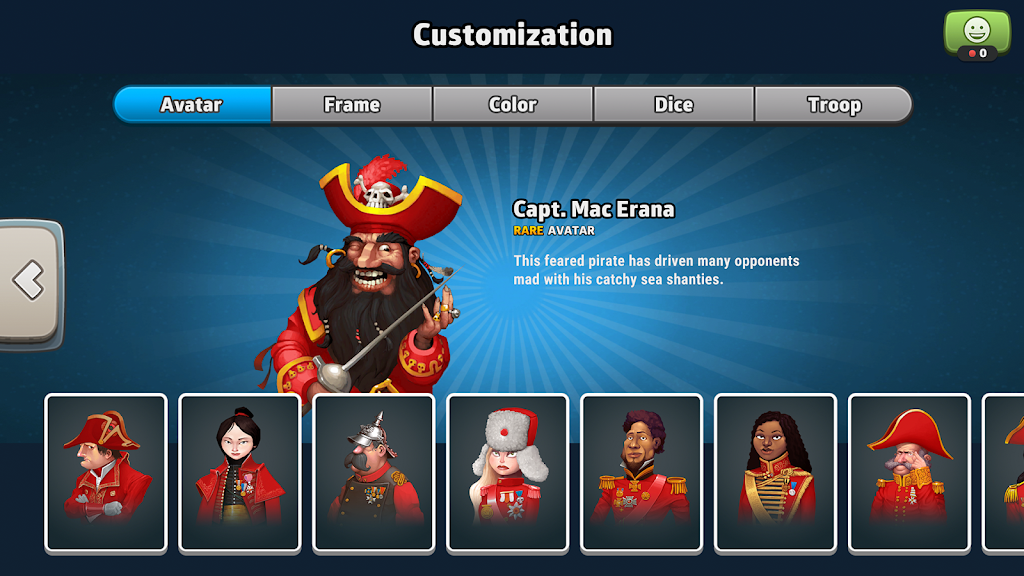This screenshot has width=1024, height=576.
Task: Switch to the Avatar tab
Action: [192, 104]
